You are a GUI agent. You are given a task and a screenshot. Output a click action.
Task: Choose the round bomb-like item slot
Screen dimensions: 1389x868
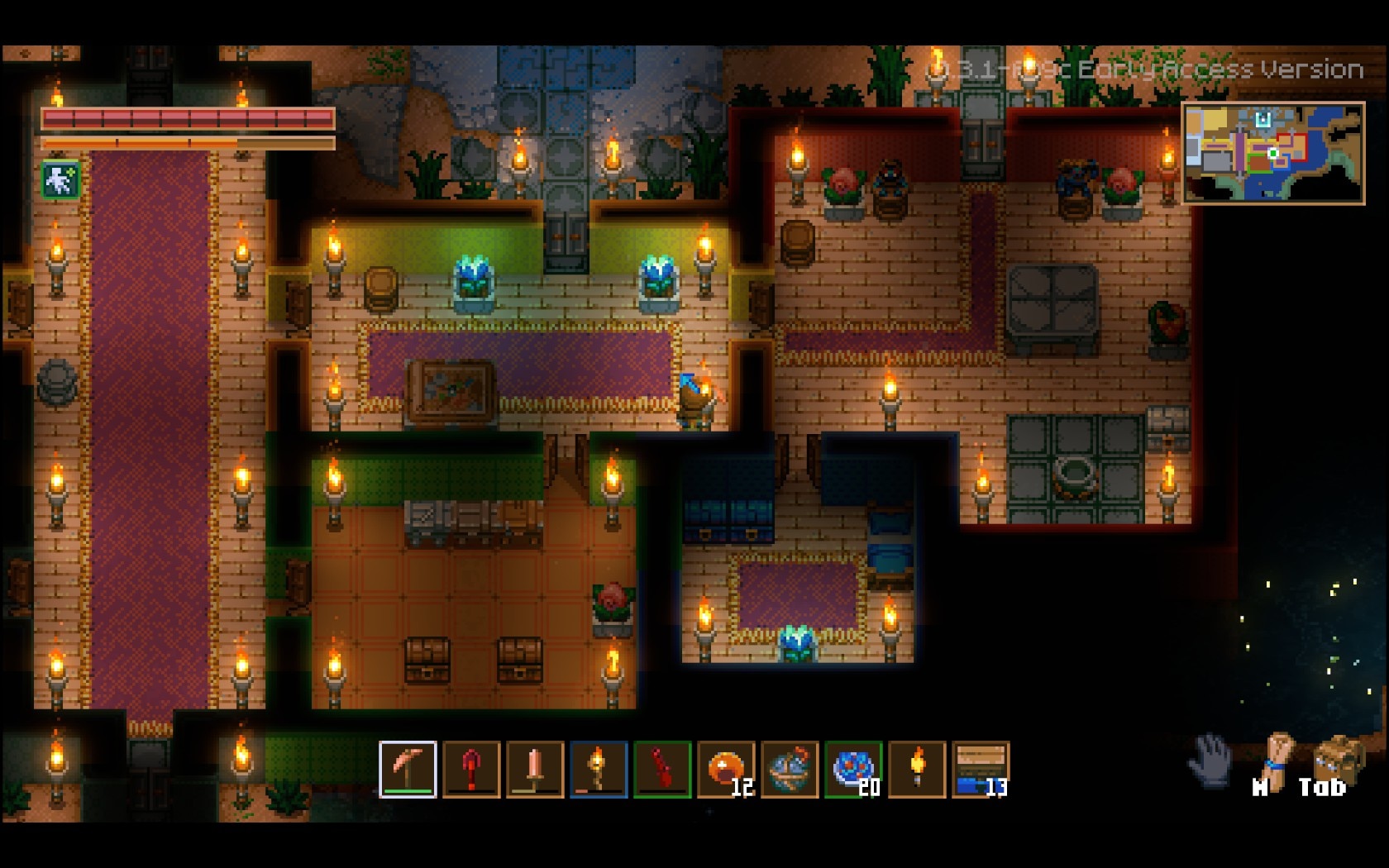[x=790, y=769]
